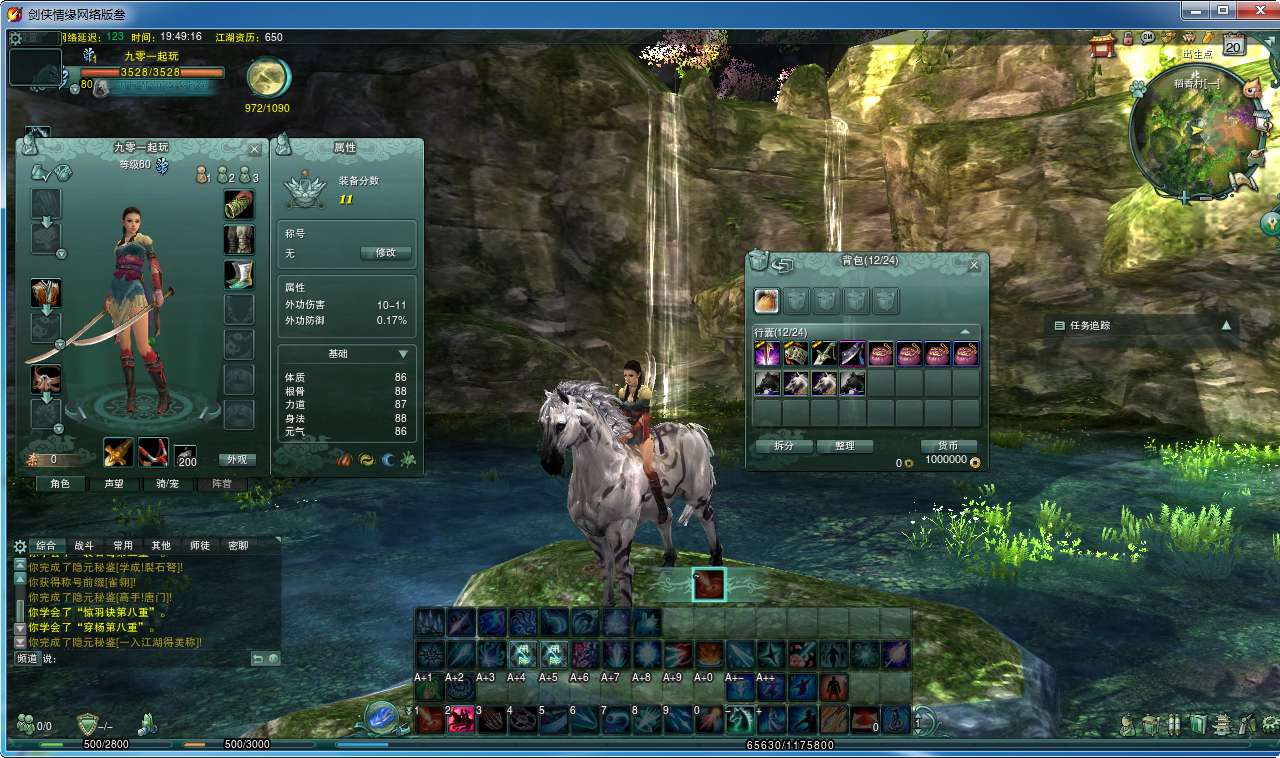Collapse the 行囊 bag section arrow
The height and width of the screenshot is (758, 1280).
(x=965, y=332)
